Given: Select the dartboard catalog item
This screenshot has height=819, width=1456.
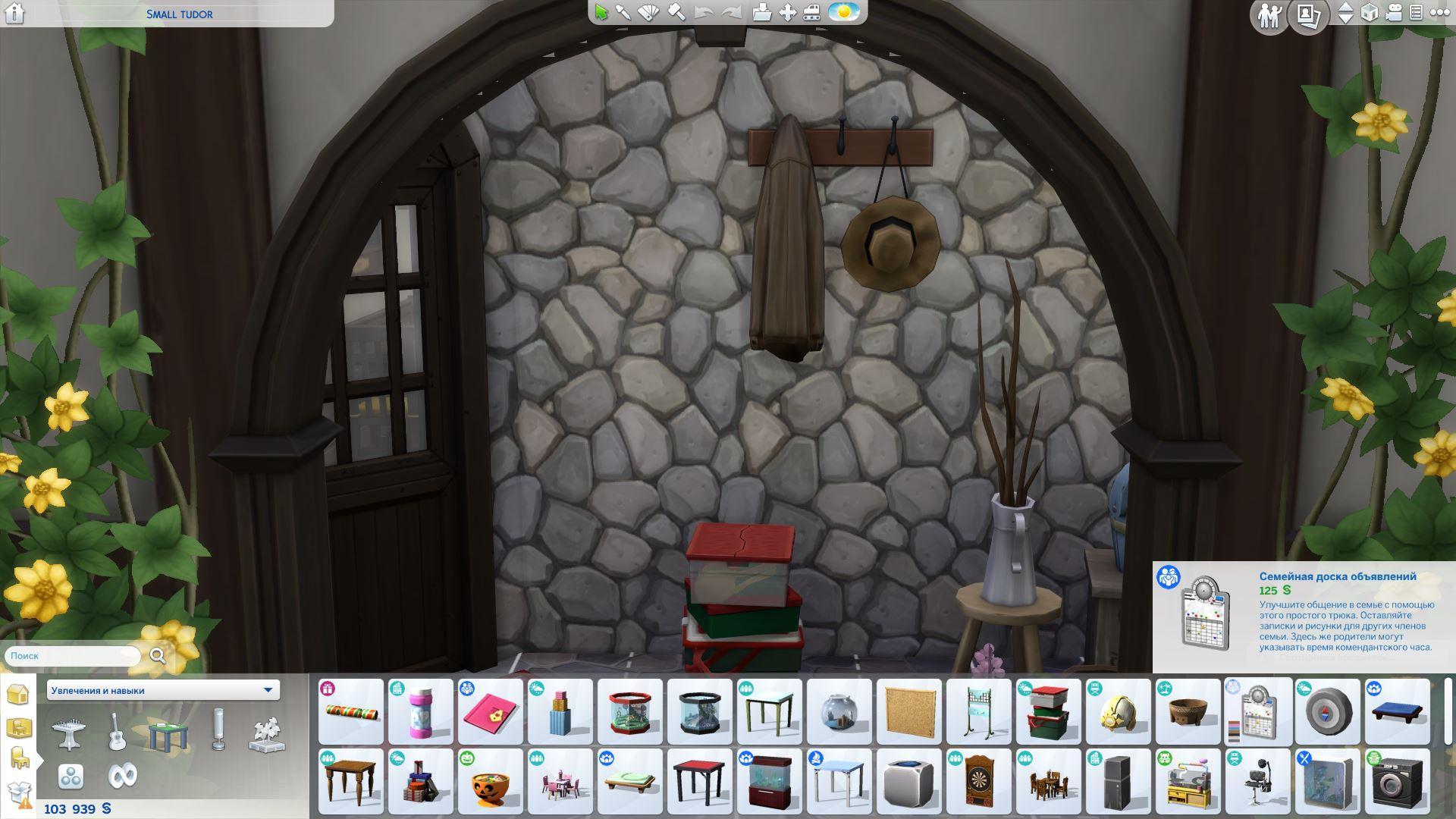Looking at the screenshot, I should coord(978,781).
